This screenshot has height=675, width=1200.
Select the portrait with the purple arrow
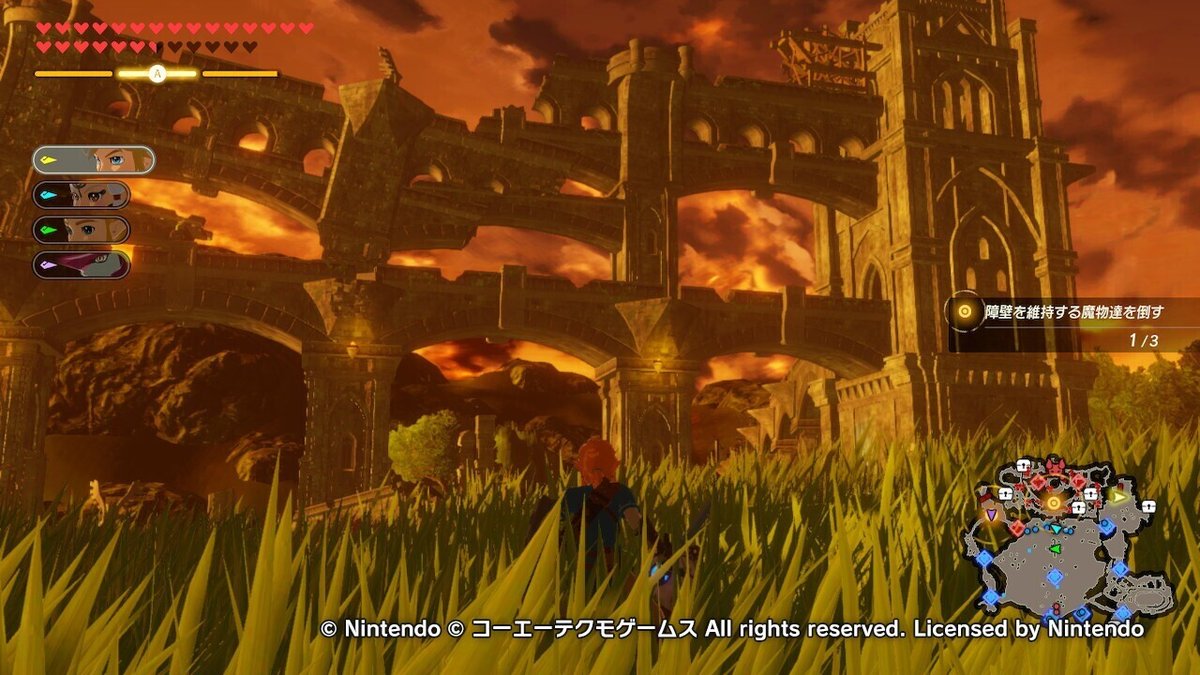click(81, 265)
